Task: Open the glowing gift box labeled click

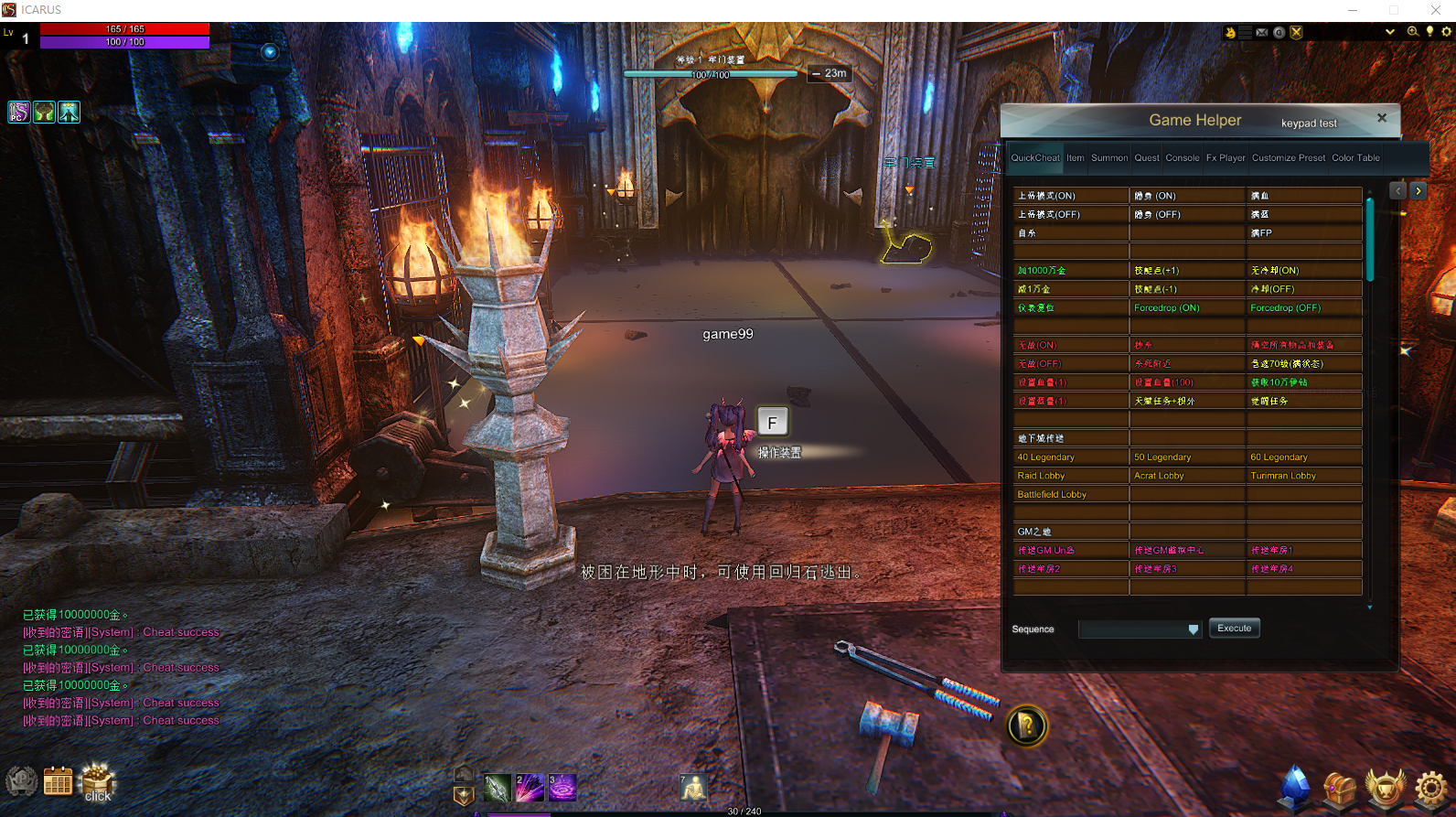Action: click(98, 782)
